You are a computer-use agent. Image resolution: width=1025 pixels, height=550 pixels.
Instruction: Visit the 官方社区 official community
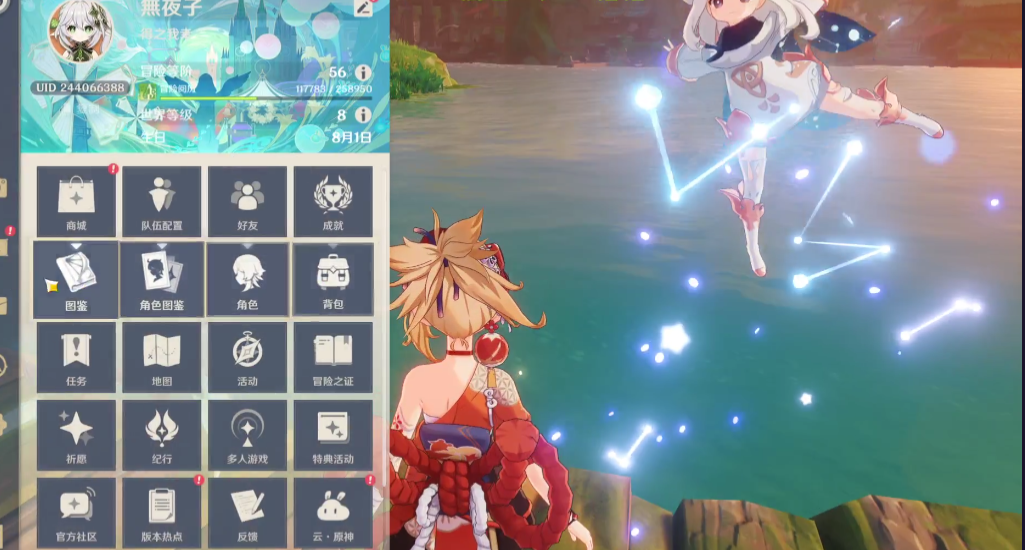pos(76,511)
